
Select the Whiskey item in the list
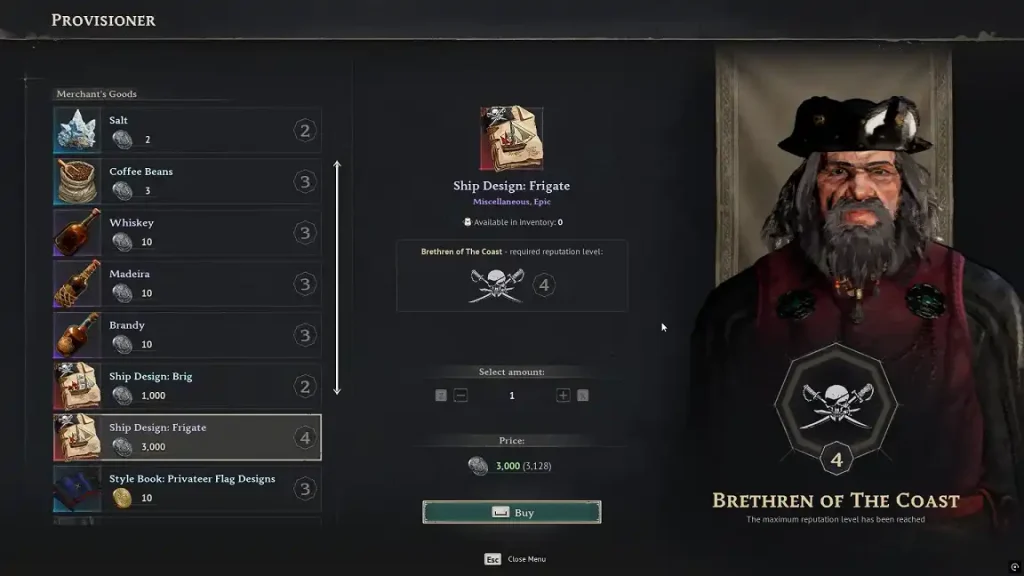(187, 233)
